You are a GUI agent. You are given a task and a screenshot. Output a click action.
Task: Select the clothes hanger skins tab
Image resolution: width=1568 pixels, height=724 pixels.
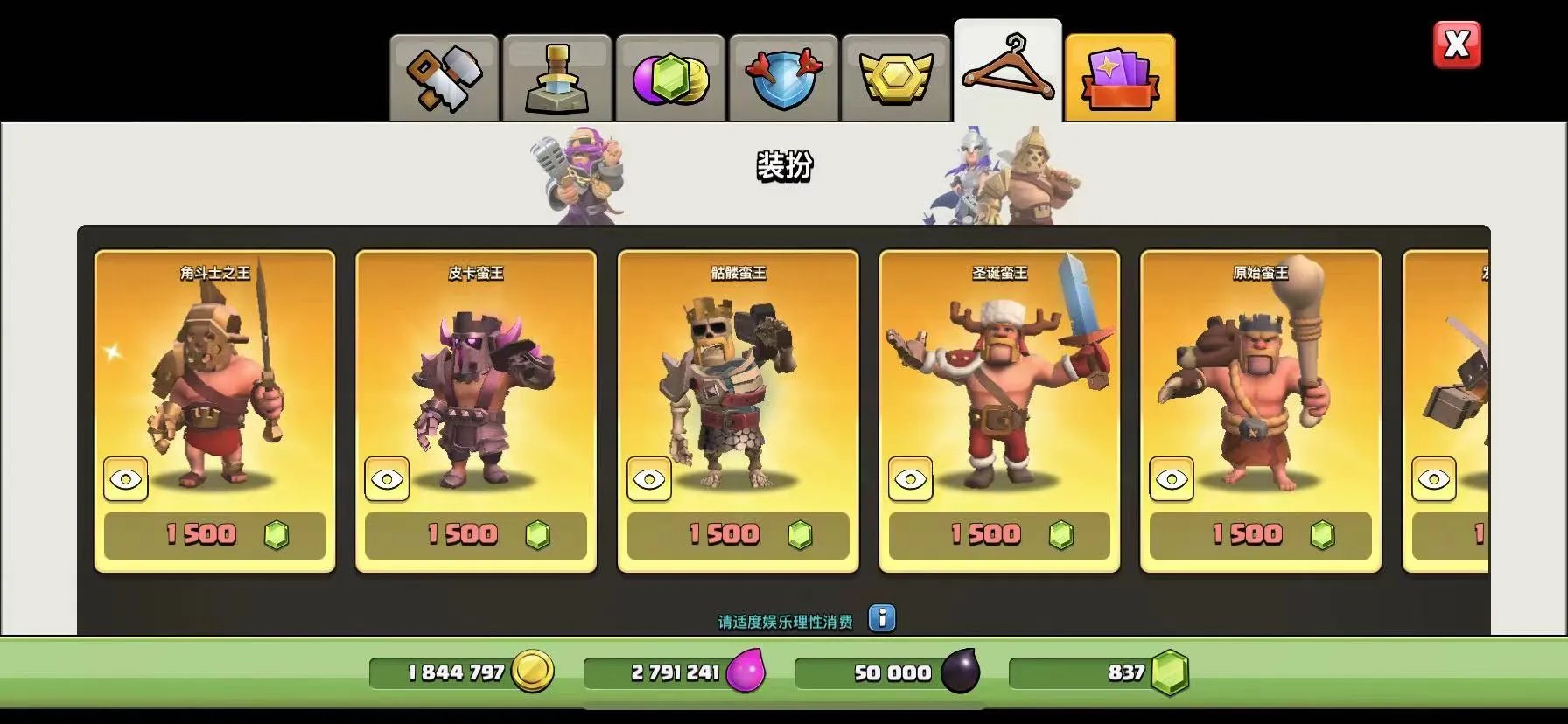(x=1008, y=72)
